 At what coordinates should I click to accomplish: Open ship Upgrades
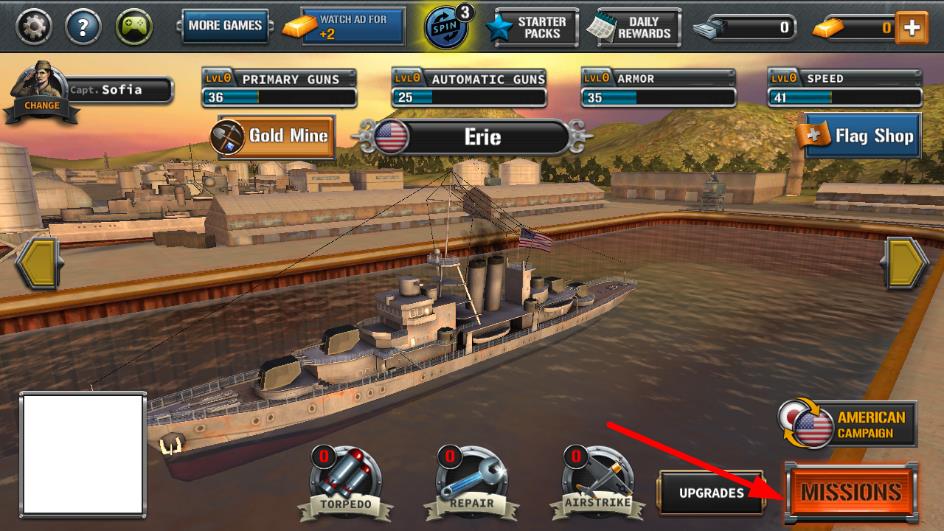(x=712, y=492)
